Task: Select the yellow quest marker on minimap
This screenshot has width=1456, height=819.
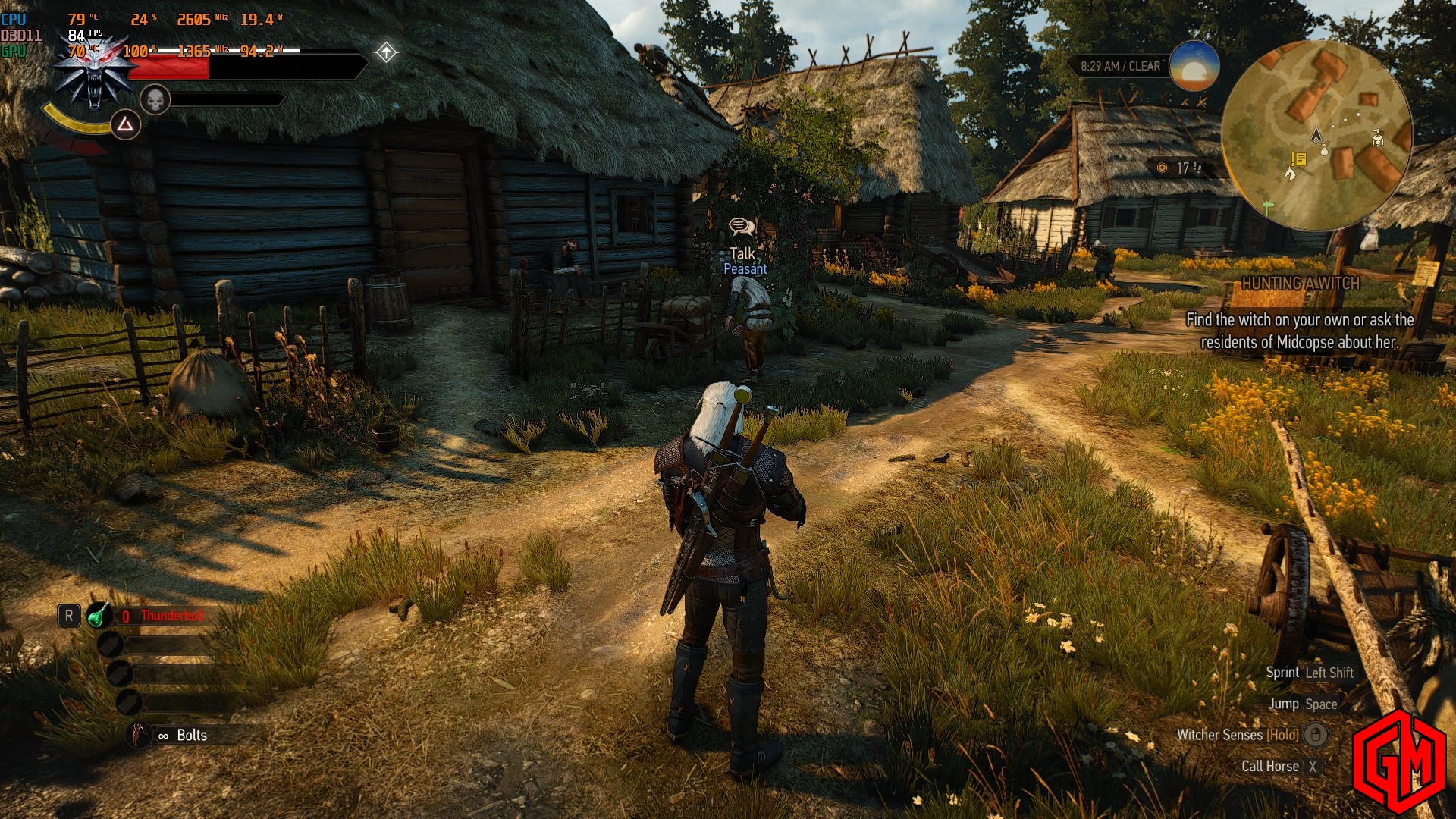Action: 1298,159
